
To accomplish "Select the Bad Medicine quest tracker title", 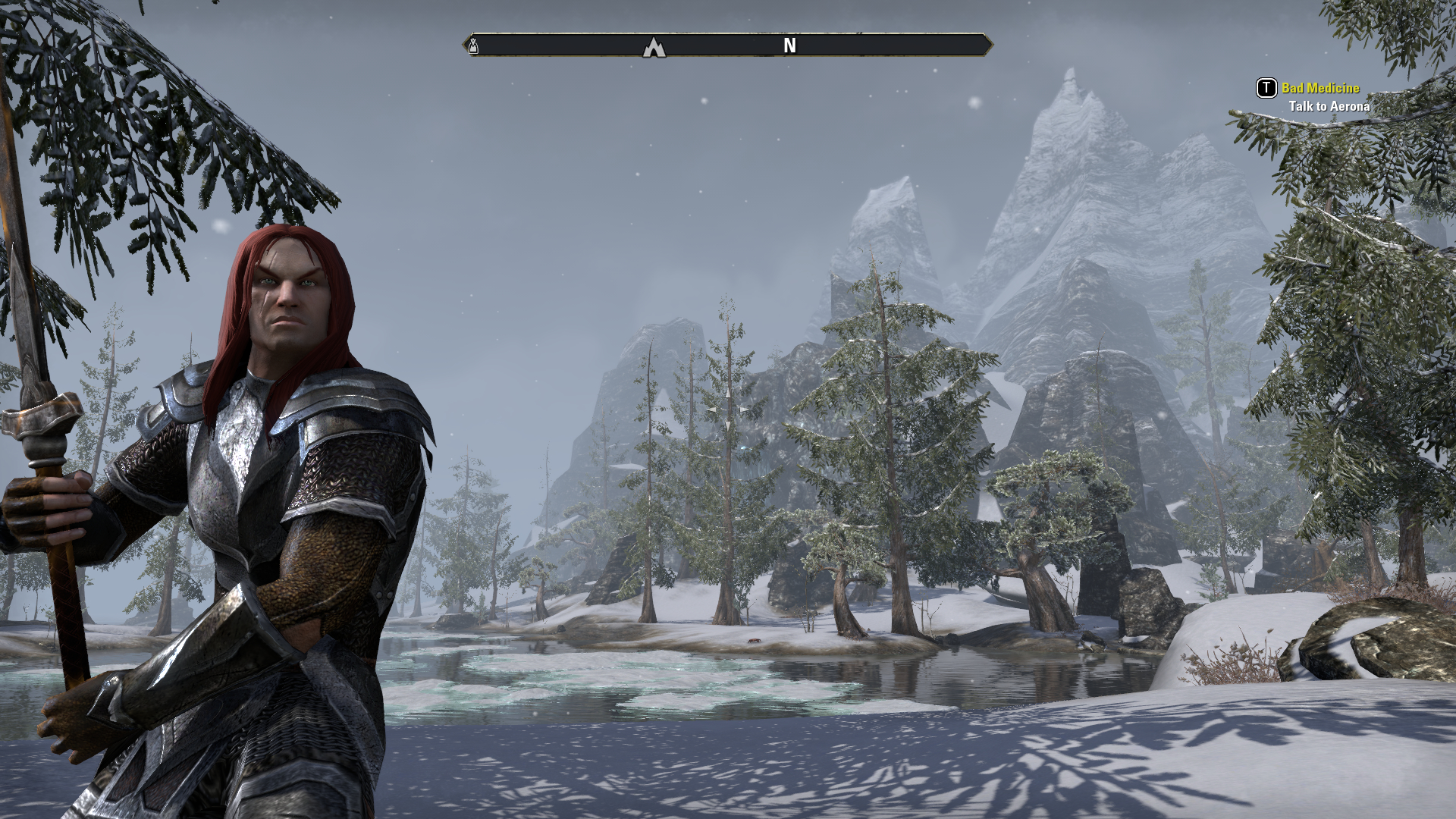I will click(x=1320, y=88).
